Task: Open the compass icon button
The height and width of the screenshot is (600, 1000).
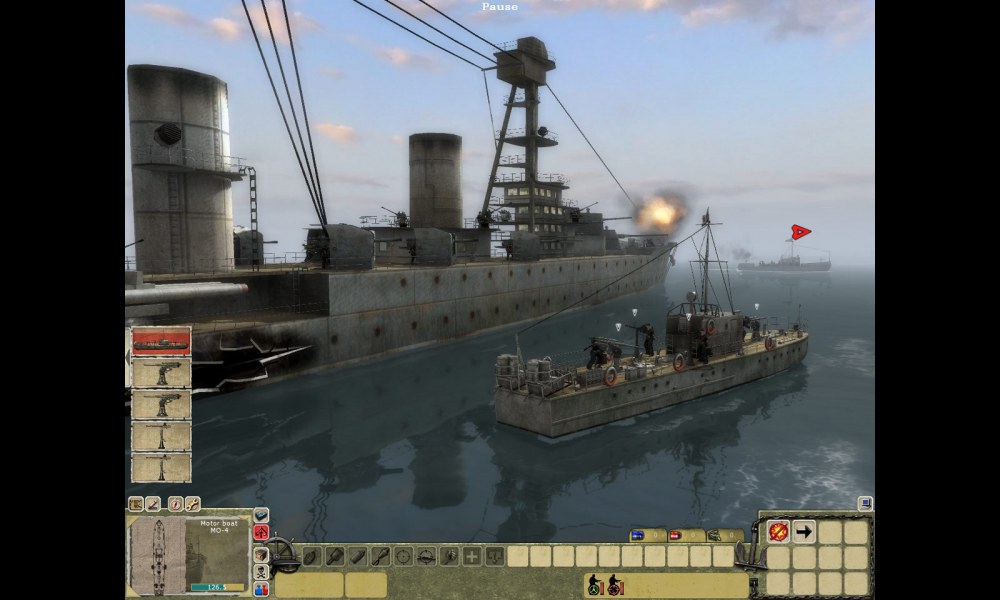Action: point(176,503)
